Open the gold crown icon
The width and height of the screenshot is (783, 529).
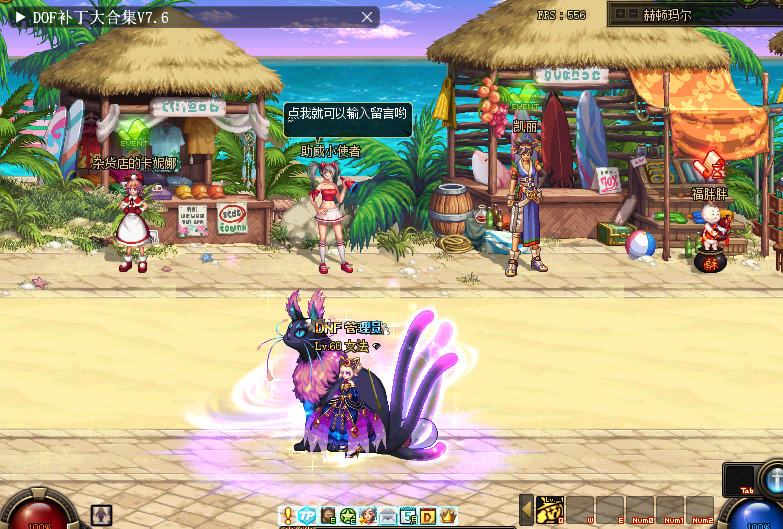(x=447, y=516)
